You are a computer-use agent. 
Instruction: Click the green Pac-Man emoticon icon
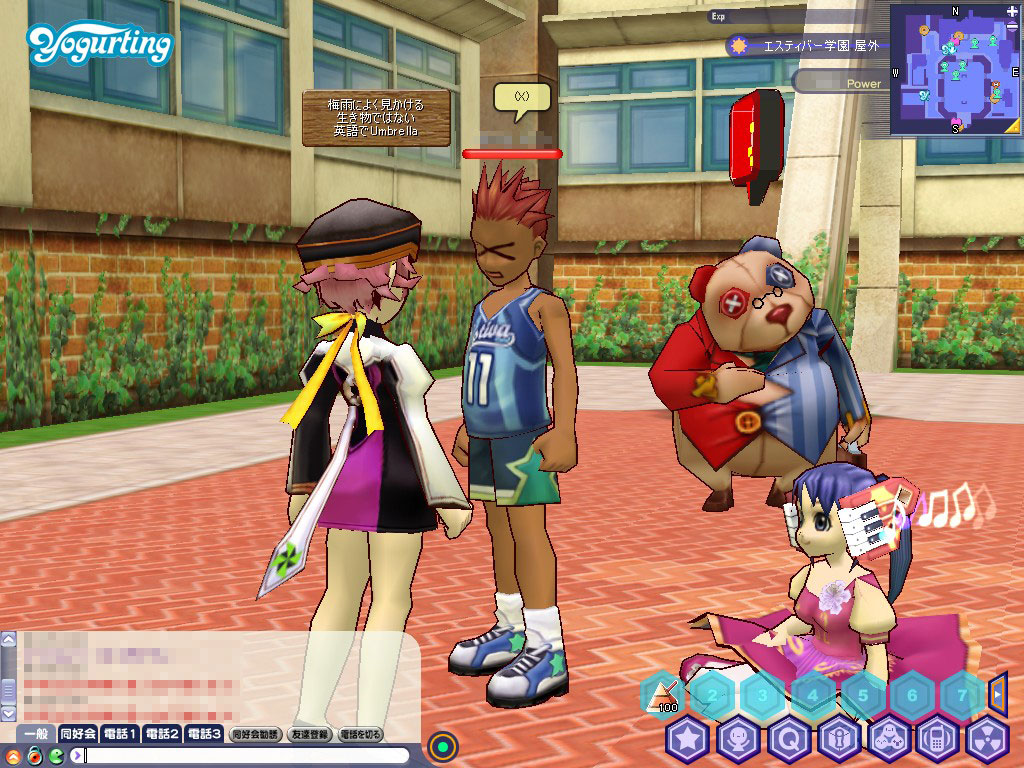53,755
